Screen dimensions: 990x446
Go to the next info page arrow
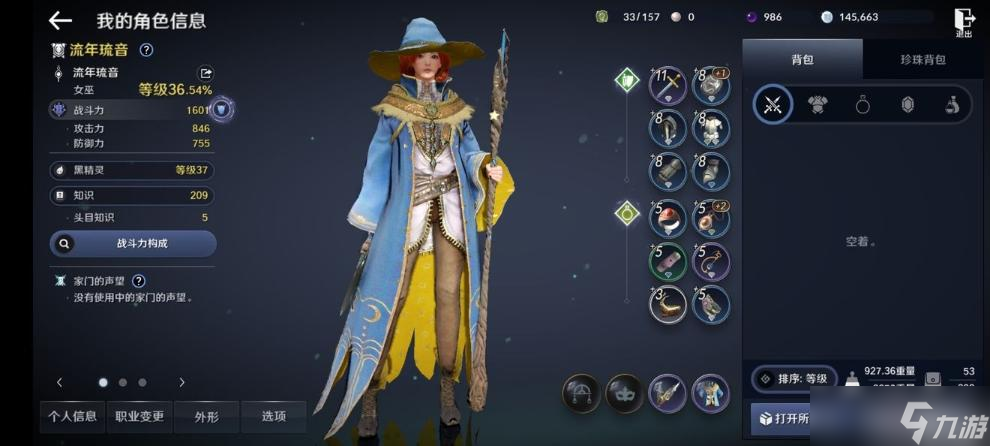[x=181, y=382]
